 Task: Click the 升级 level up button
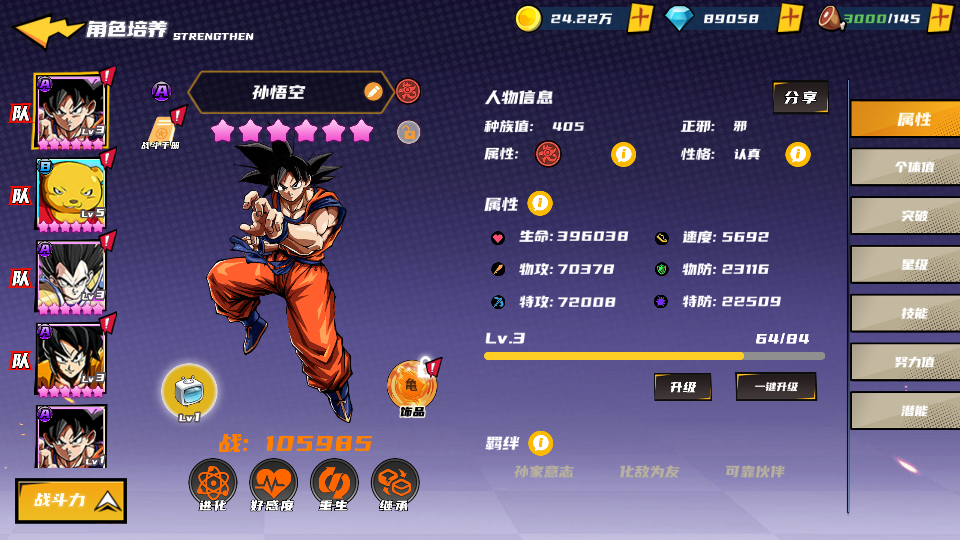pyautogui.click(x=683, y=387)
